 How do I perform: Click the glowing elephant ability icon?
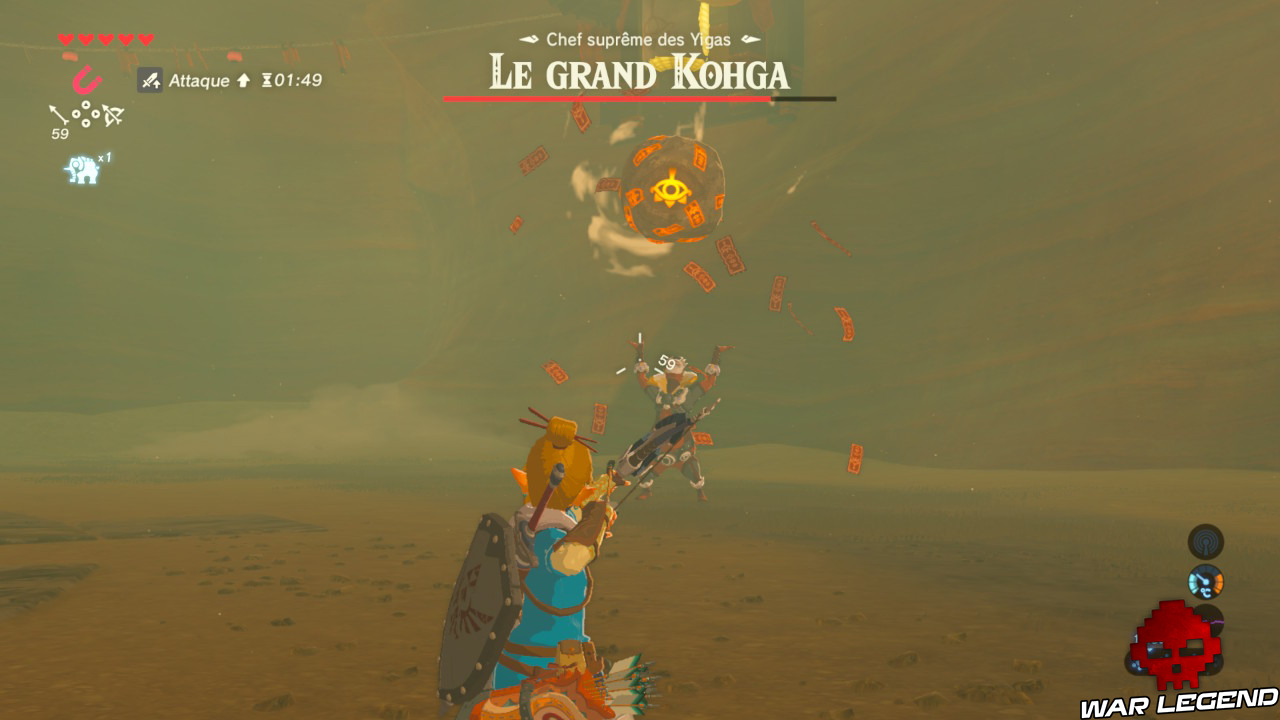[84, 170]
